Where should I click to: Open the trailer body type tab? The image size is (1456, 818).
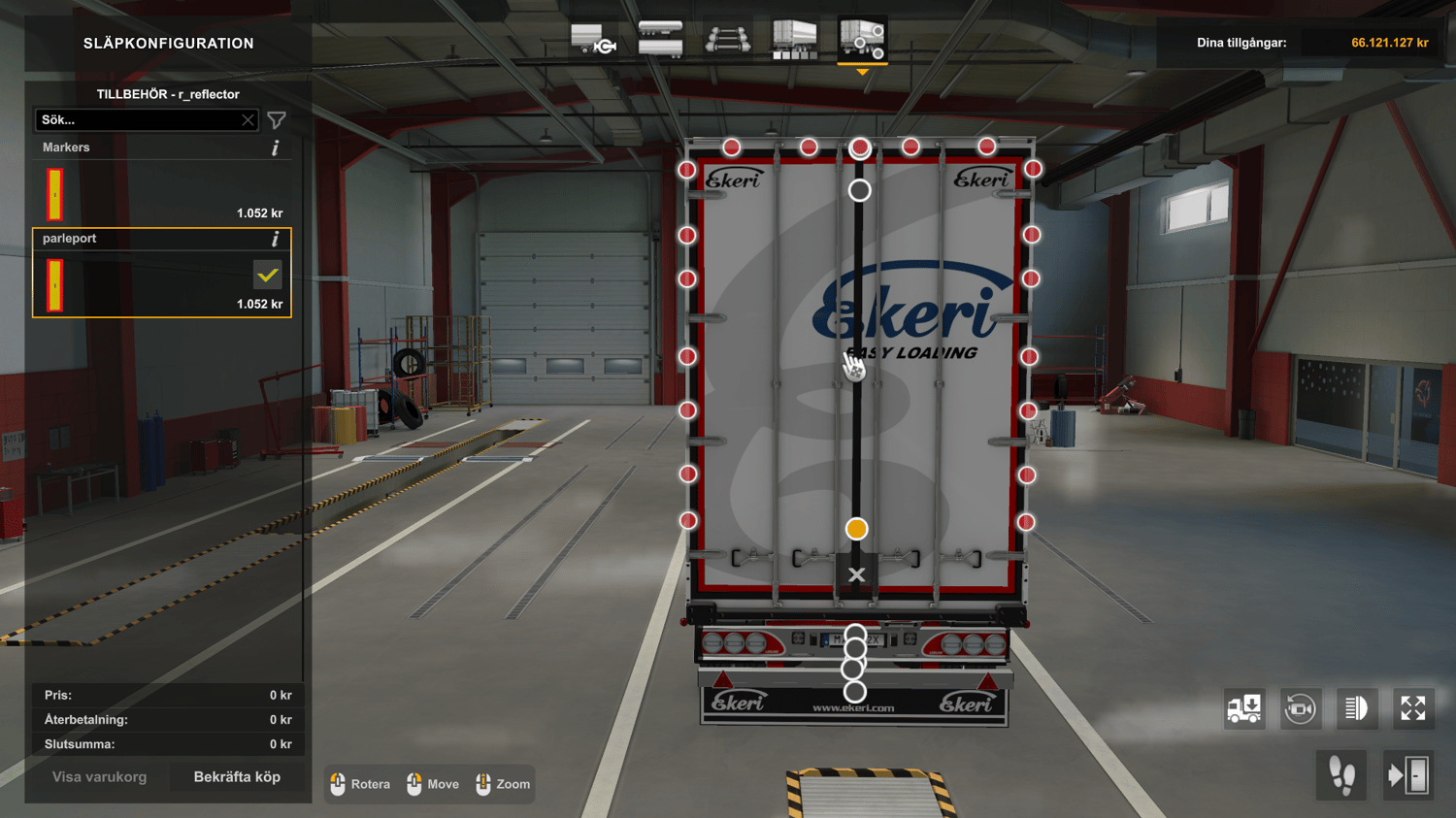660,41
